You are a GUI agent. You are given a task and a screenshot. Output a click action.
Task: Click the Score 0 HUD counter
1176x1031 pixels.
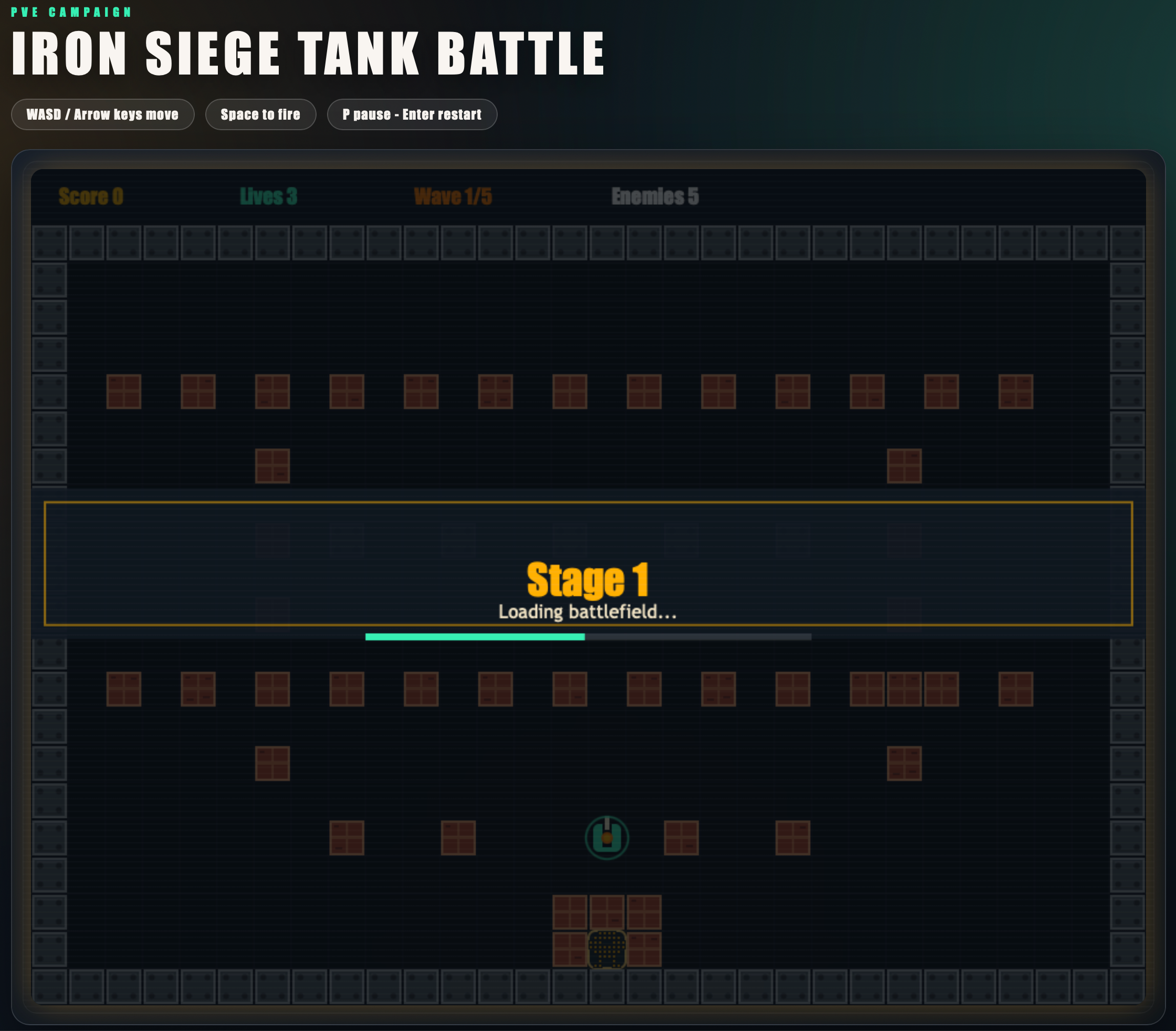[91, 197]
